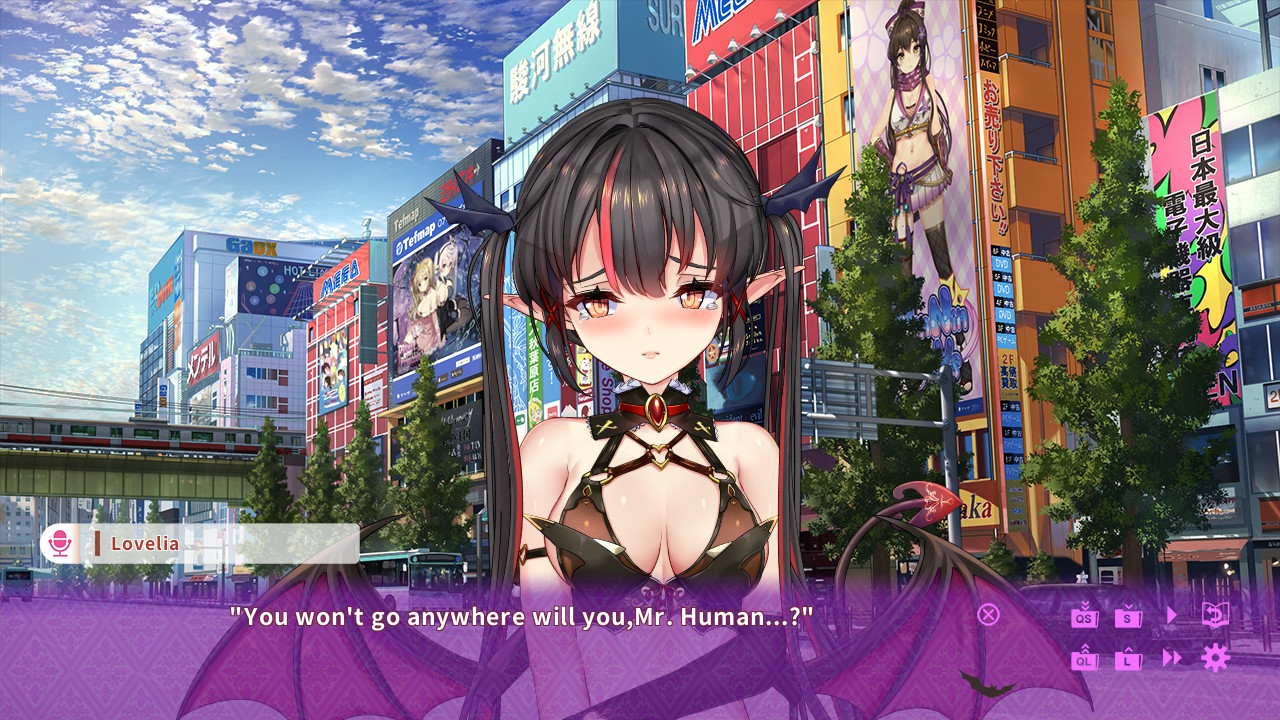
Task: Replay Lovelia's voice with the microphone icon
Action: click(60, 544)
